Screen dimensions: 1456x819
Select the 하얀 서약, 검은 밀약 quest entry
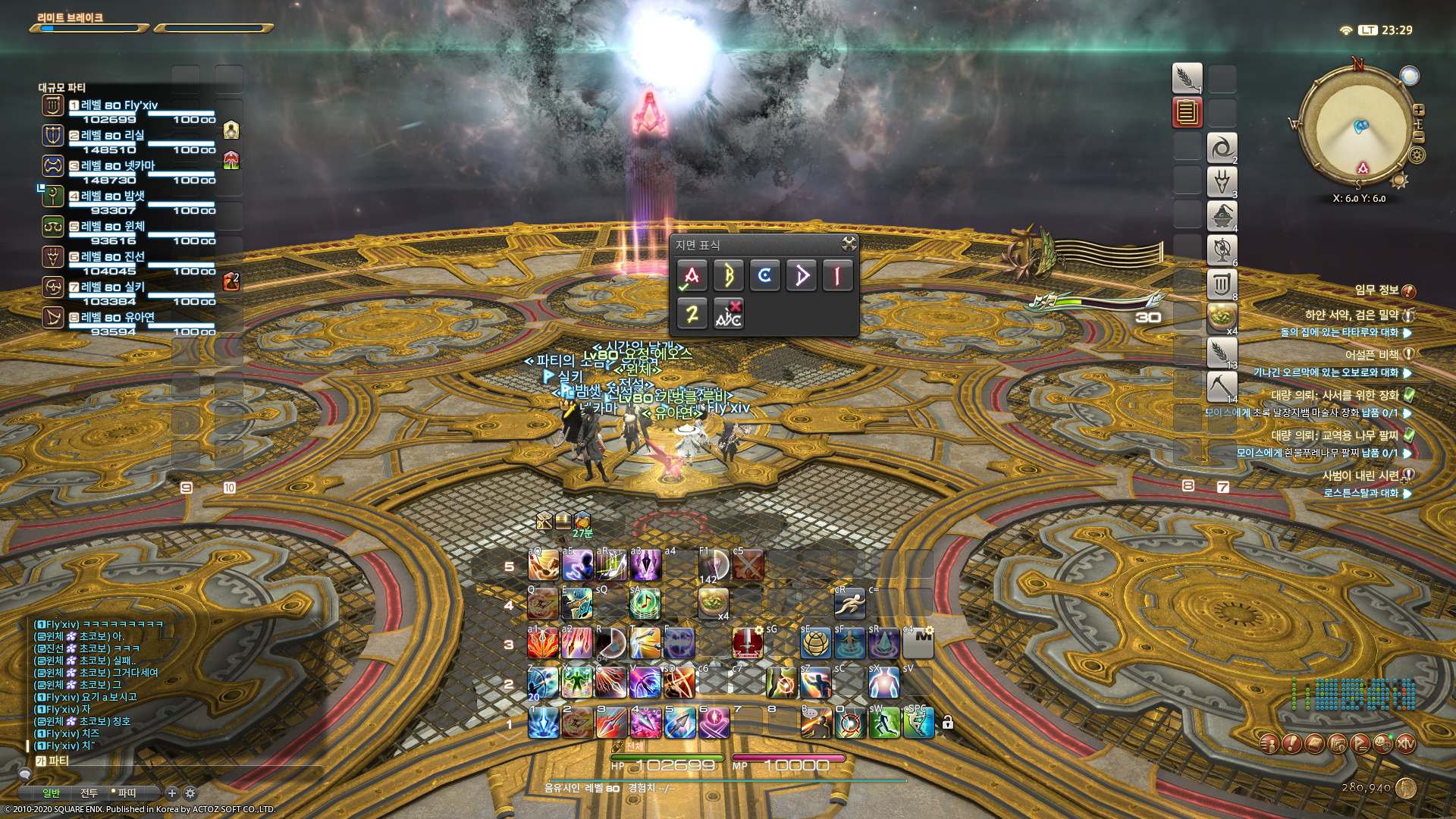1351,315
